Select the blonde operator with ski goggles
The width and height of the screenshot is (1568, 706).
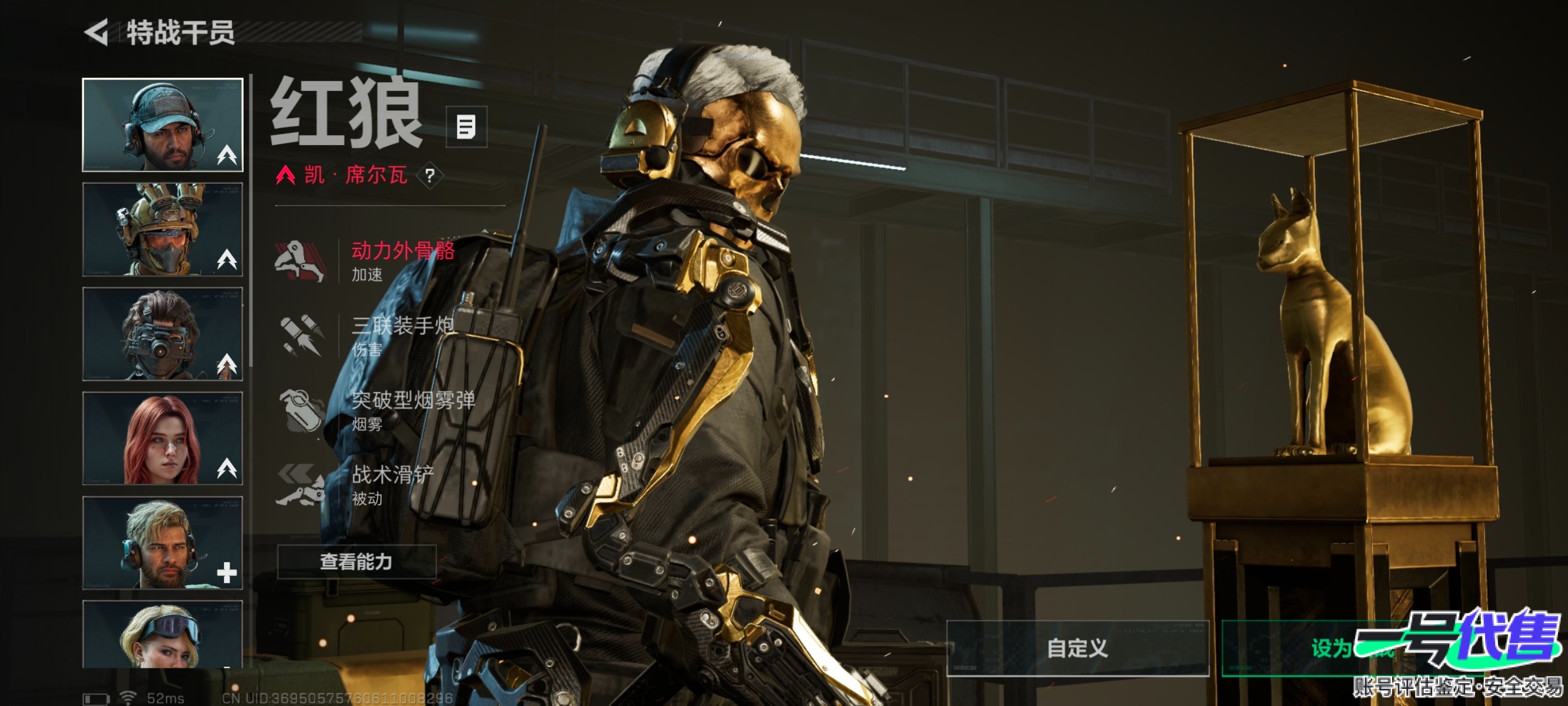tap(162, 634)
